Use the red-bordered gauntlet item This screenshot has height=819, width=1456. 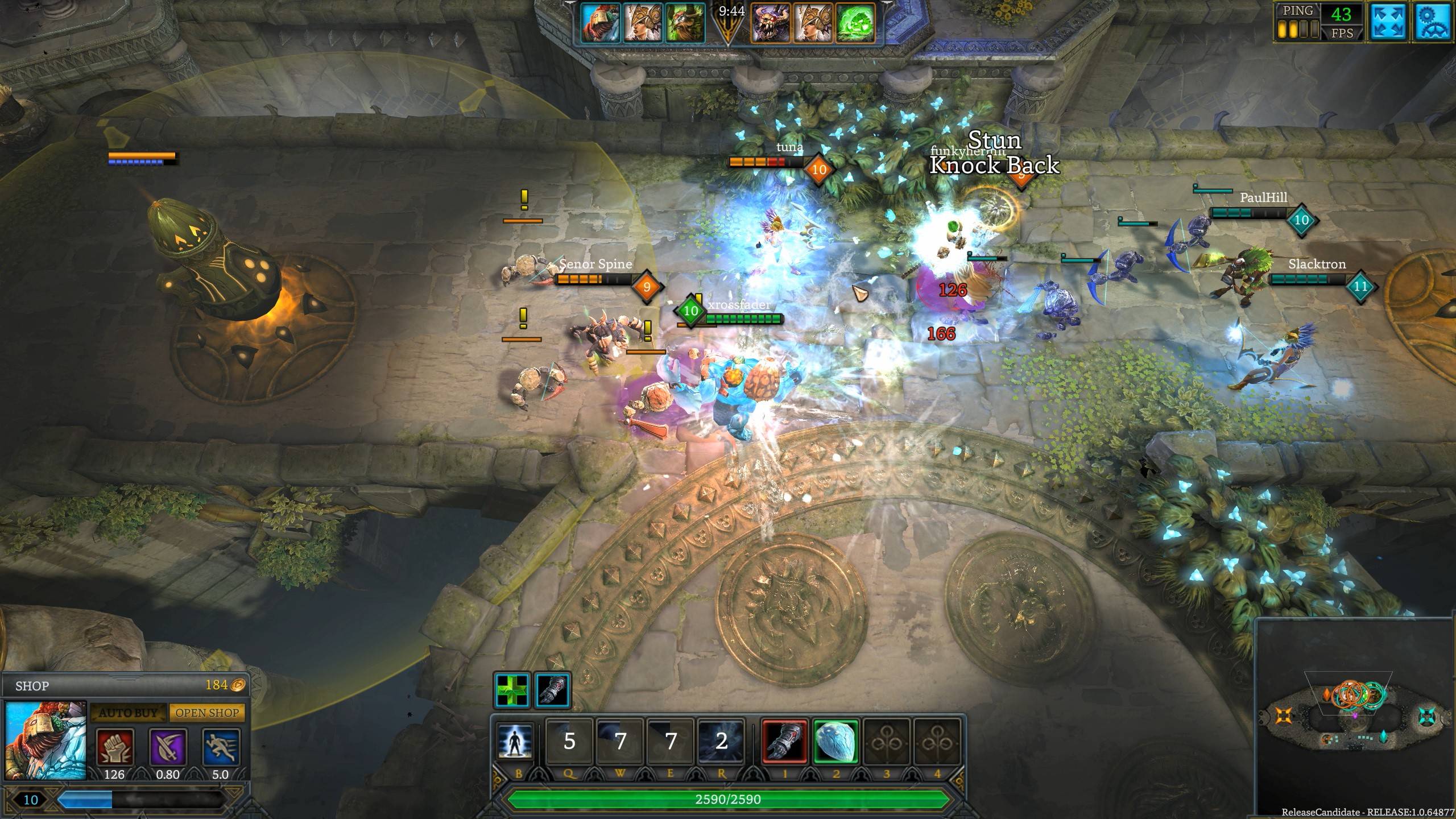click(785, 741)
